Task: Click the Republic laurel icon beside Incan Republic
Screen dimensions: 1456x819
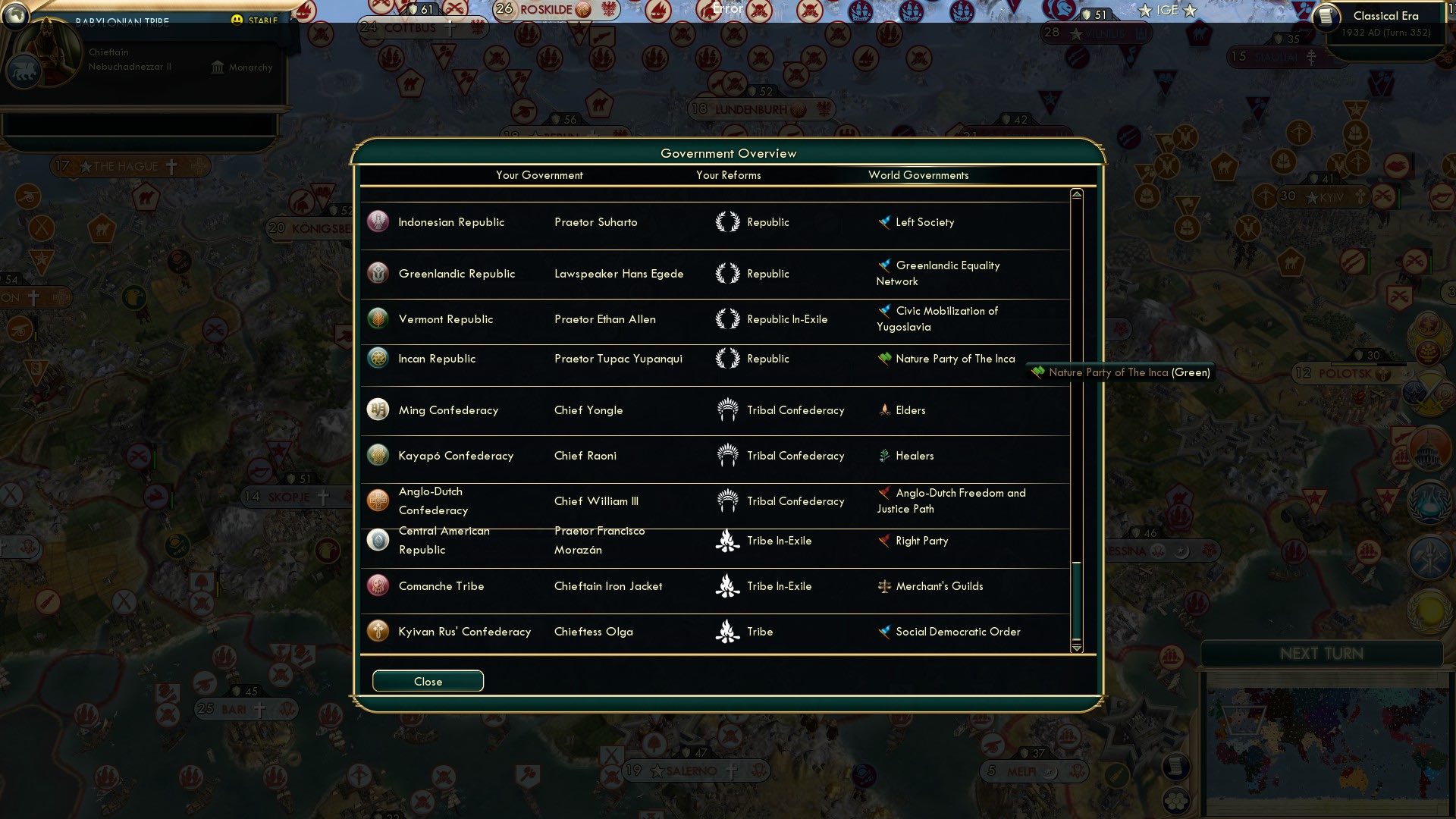Action: [730, 358]
